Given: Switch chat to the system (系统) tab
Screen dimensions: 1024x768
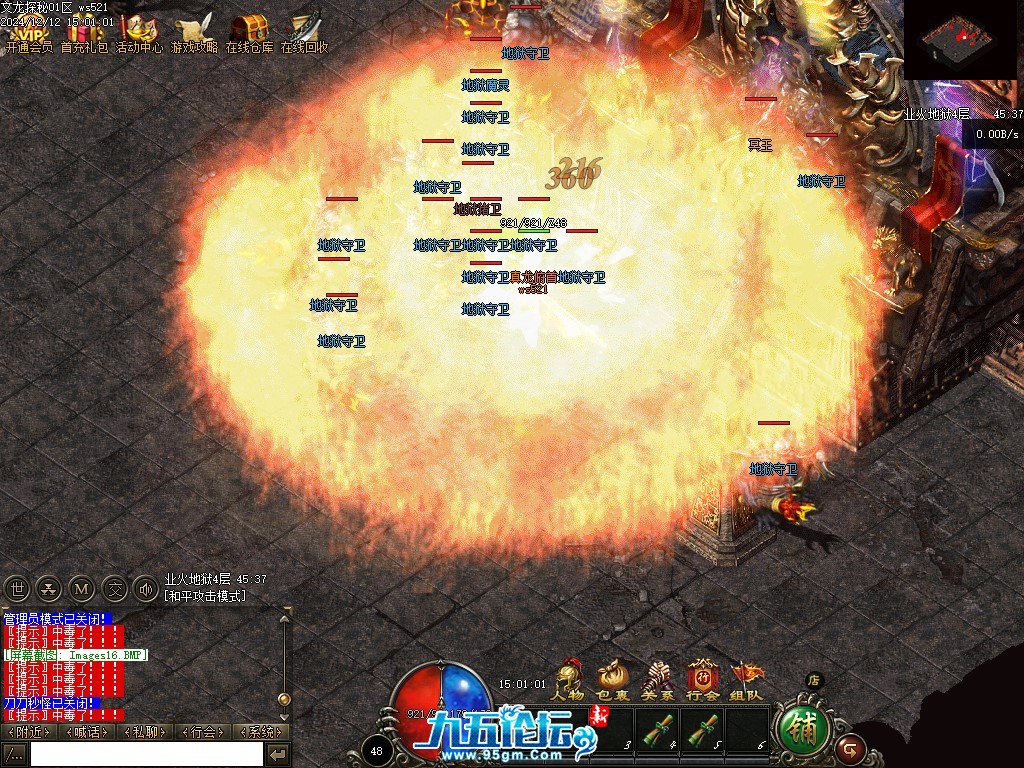Looking at the screenshot, I should pos(260,732).
